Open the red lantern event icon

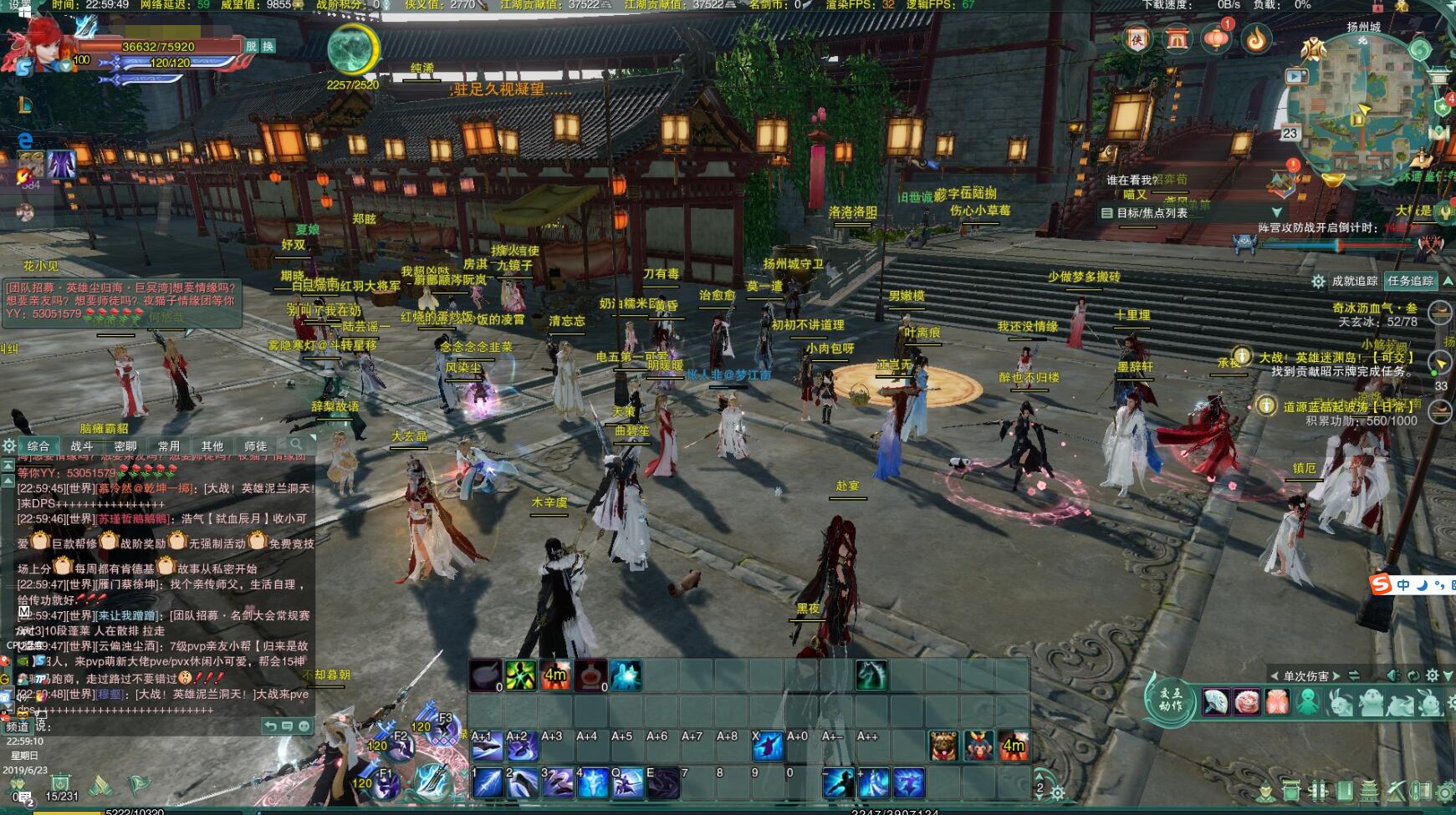click(1217, 38)
